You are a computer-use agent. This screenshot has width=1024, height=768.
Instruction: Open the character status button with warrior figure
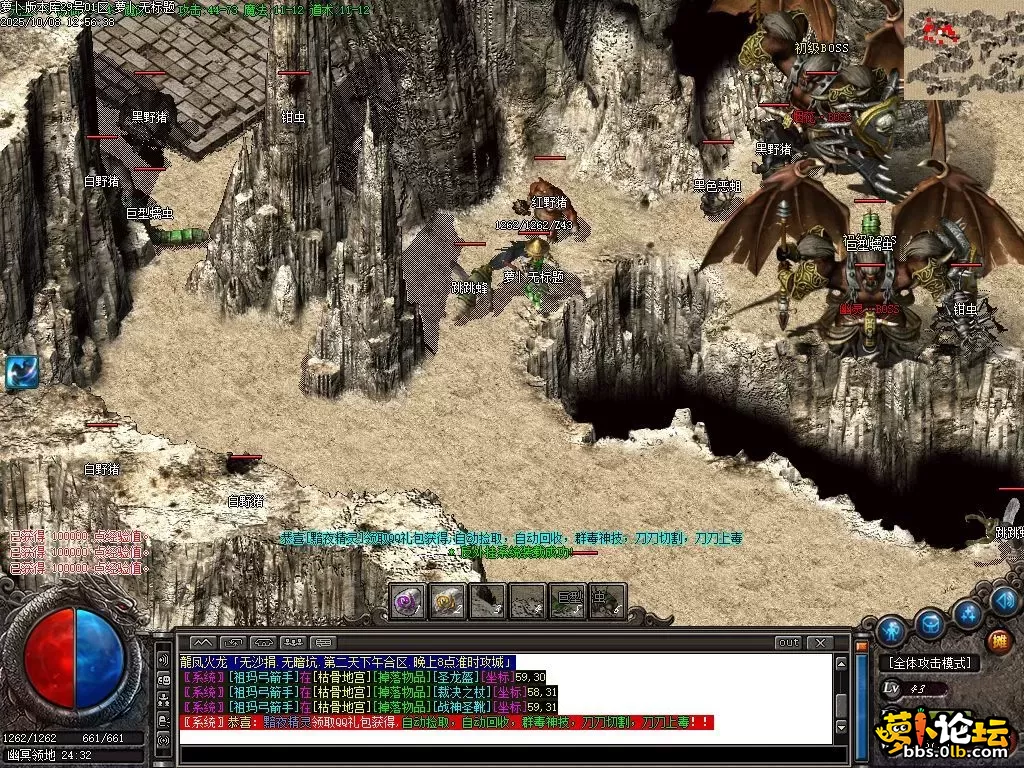(x=891, y=630)
